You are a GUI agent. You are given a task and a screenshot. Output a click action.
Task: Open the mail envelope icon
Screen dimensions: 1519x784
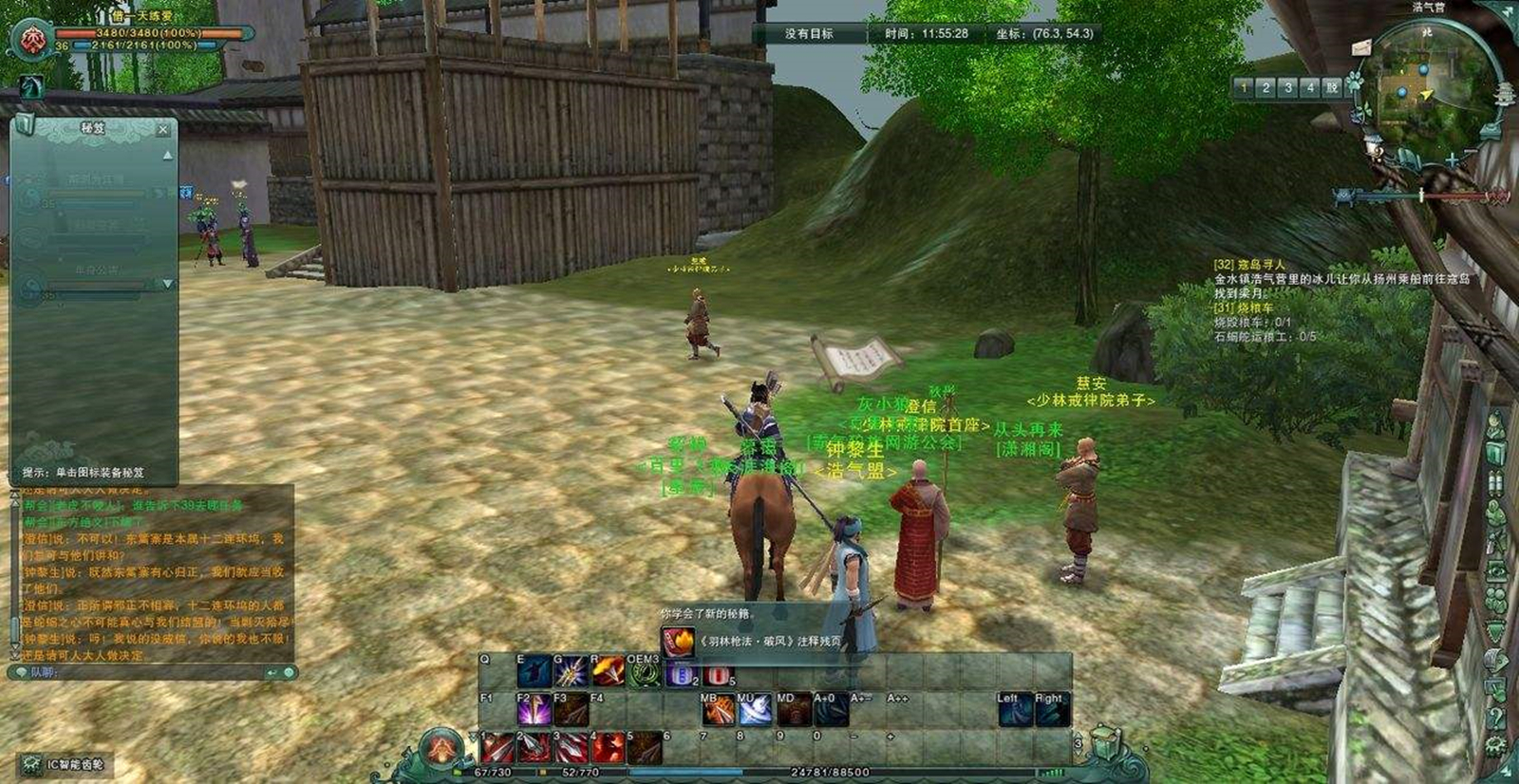click(x=1362, y=47)
